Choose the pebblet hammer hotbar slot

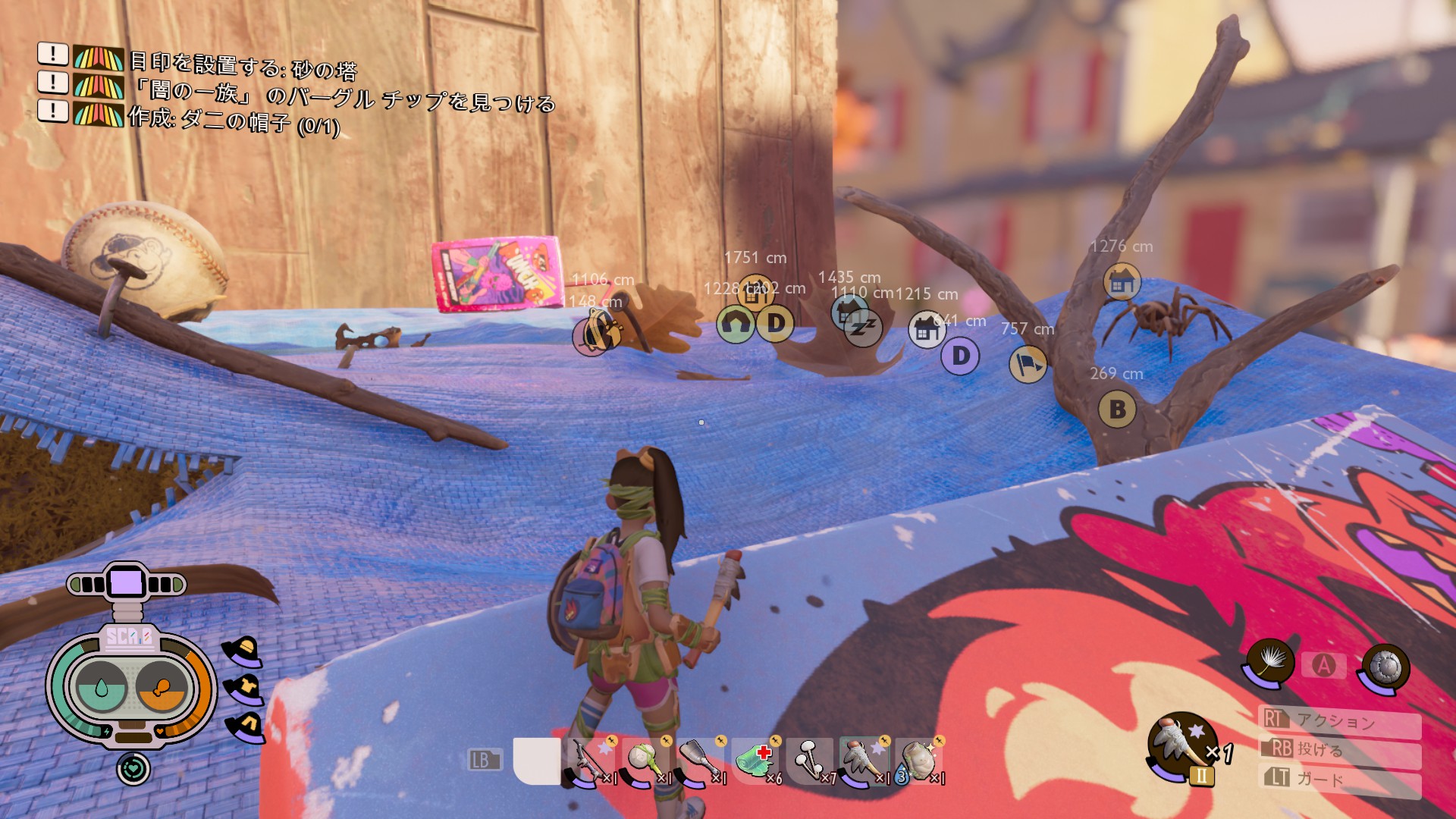coord(645,761)
